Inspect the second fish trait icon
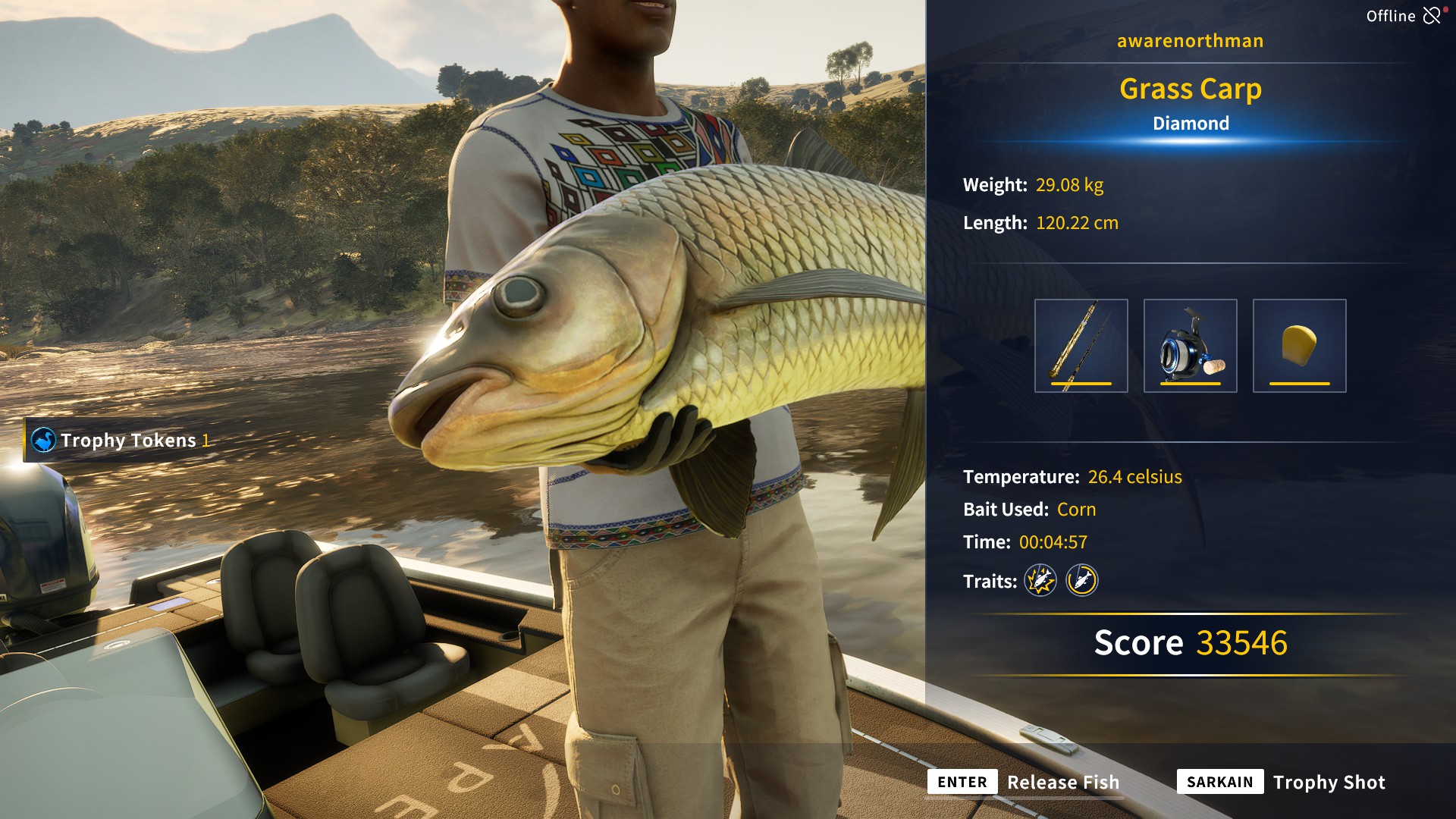 tap(1081, 581)
